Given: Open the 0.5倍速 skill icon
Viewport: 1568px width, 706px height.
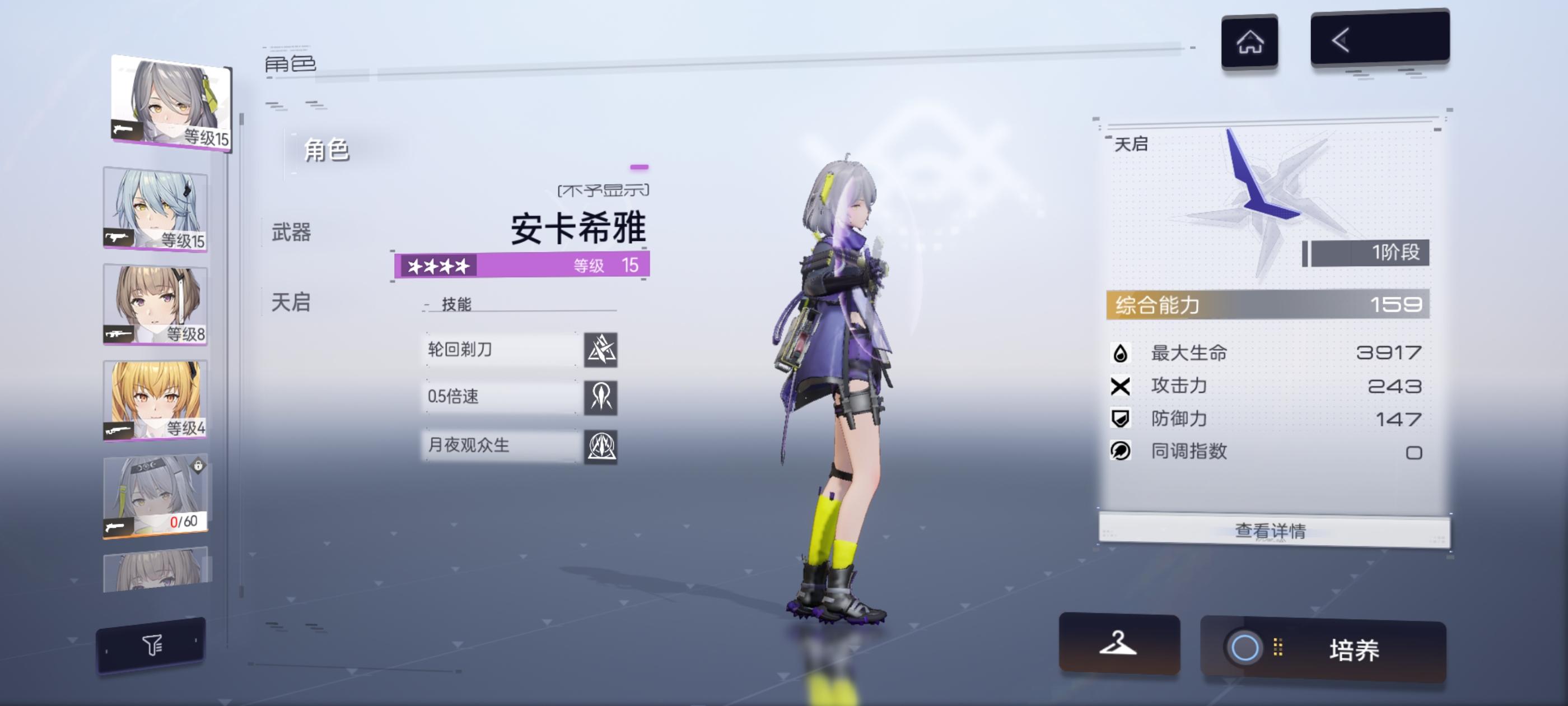Looking at the screenshot, I should click(602, 397).
